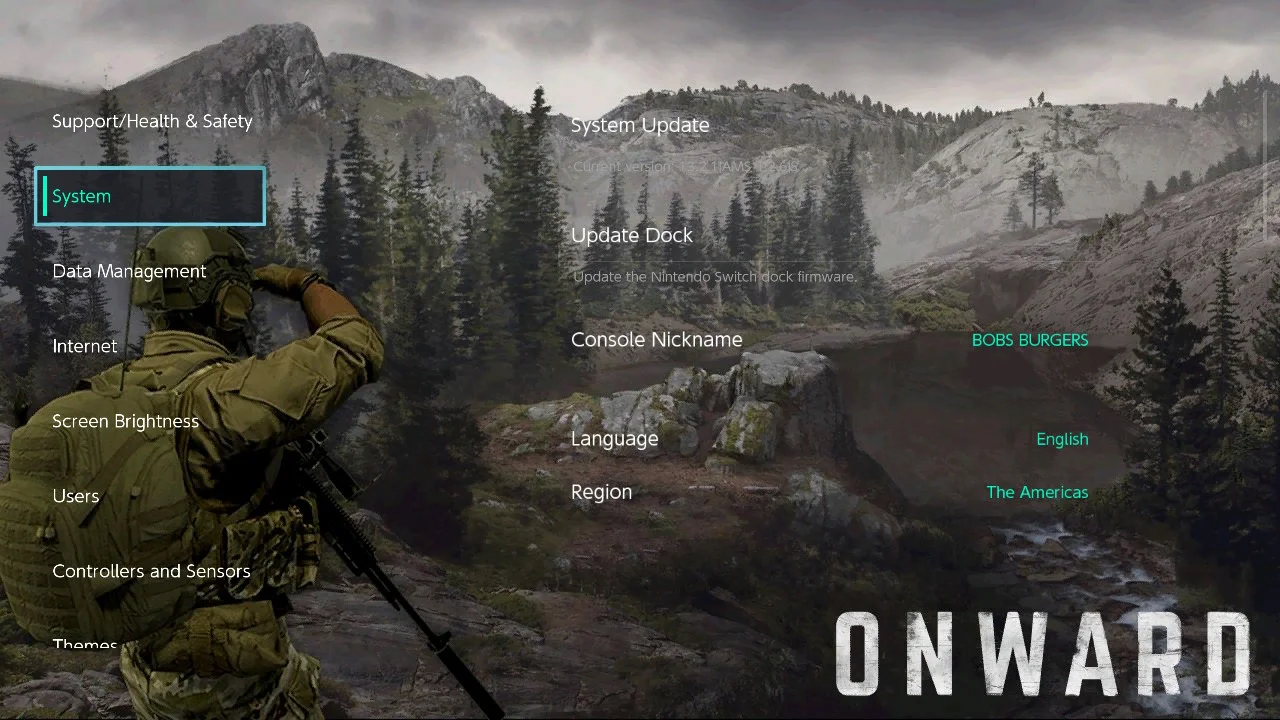Viewport: 1280px width, 720px height.
Task: Choose the Users settings entry
Action: tap(76, 496)
